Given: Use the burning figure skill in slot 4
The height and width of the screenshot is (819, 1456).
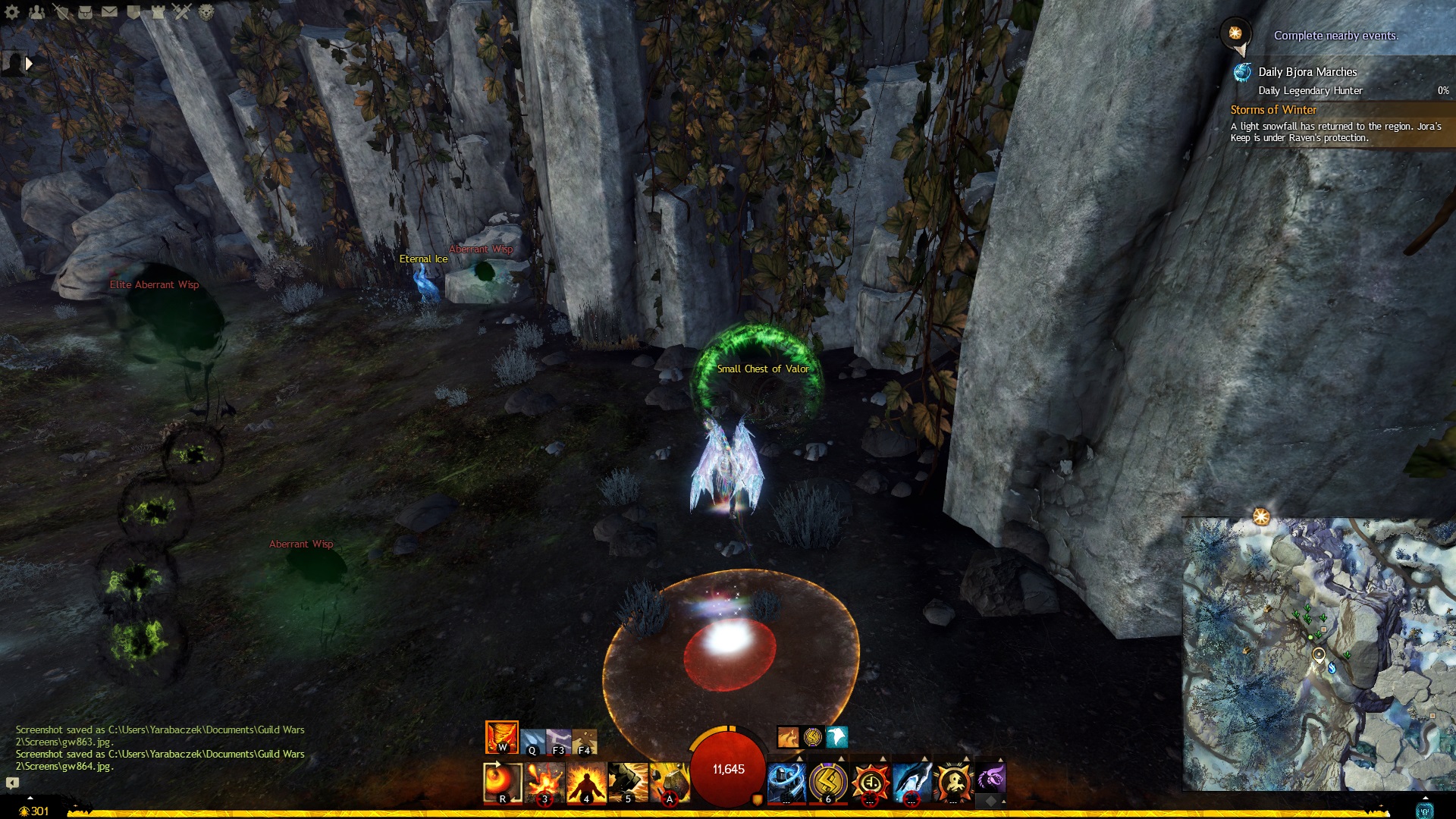Looking at the screenshot, I should 586,782.
